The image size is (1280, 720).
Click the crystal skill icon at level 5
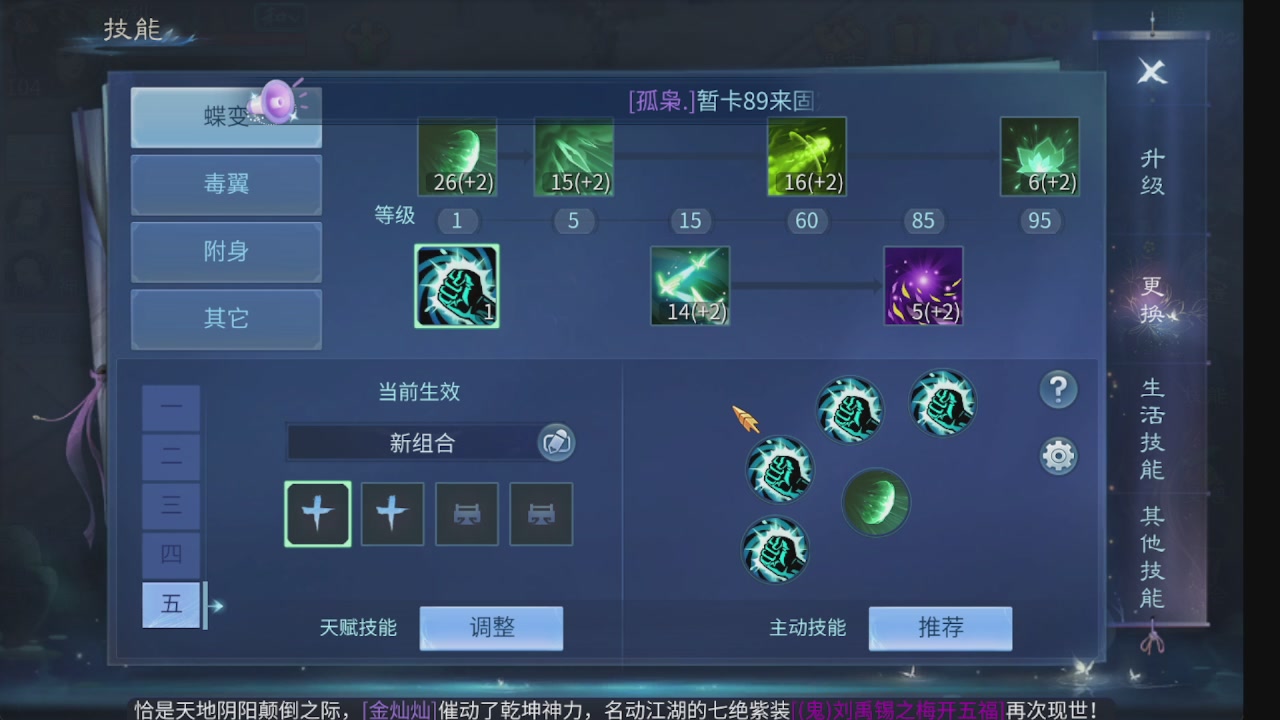574,156
